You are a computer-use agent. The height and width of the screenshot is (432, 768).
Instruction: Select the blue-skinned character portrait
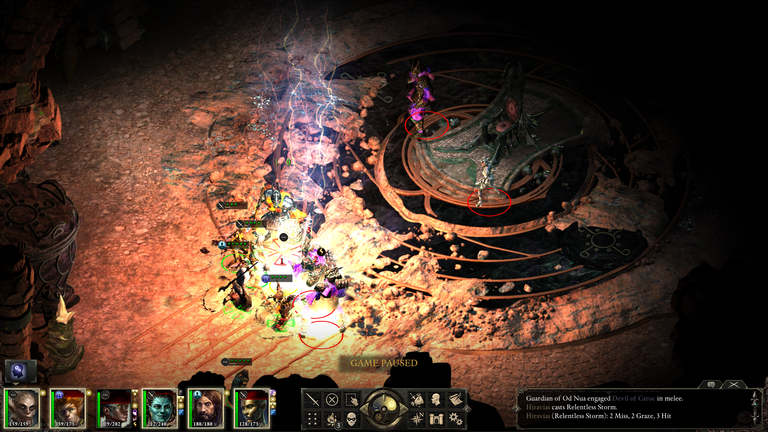click(159, 409)
